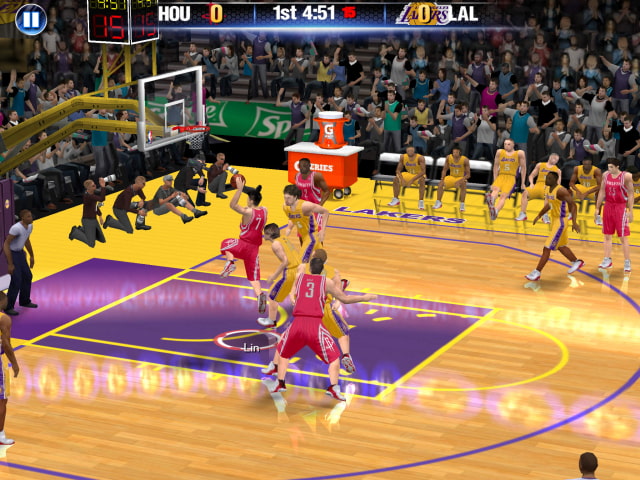Pause the game with the pause button
Viewport: 640px width, 480px height.
(31, 18)
